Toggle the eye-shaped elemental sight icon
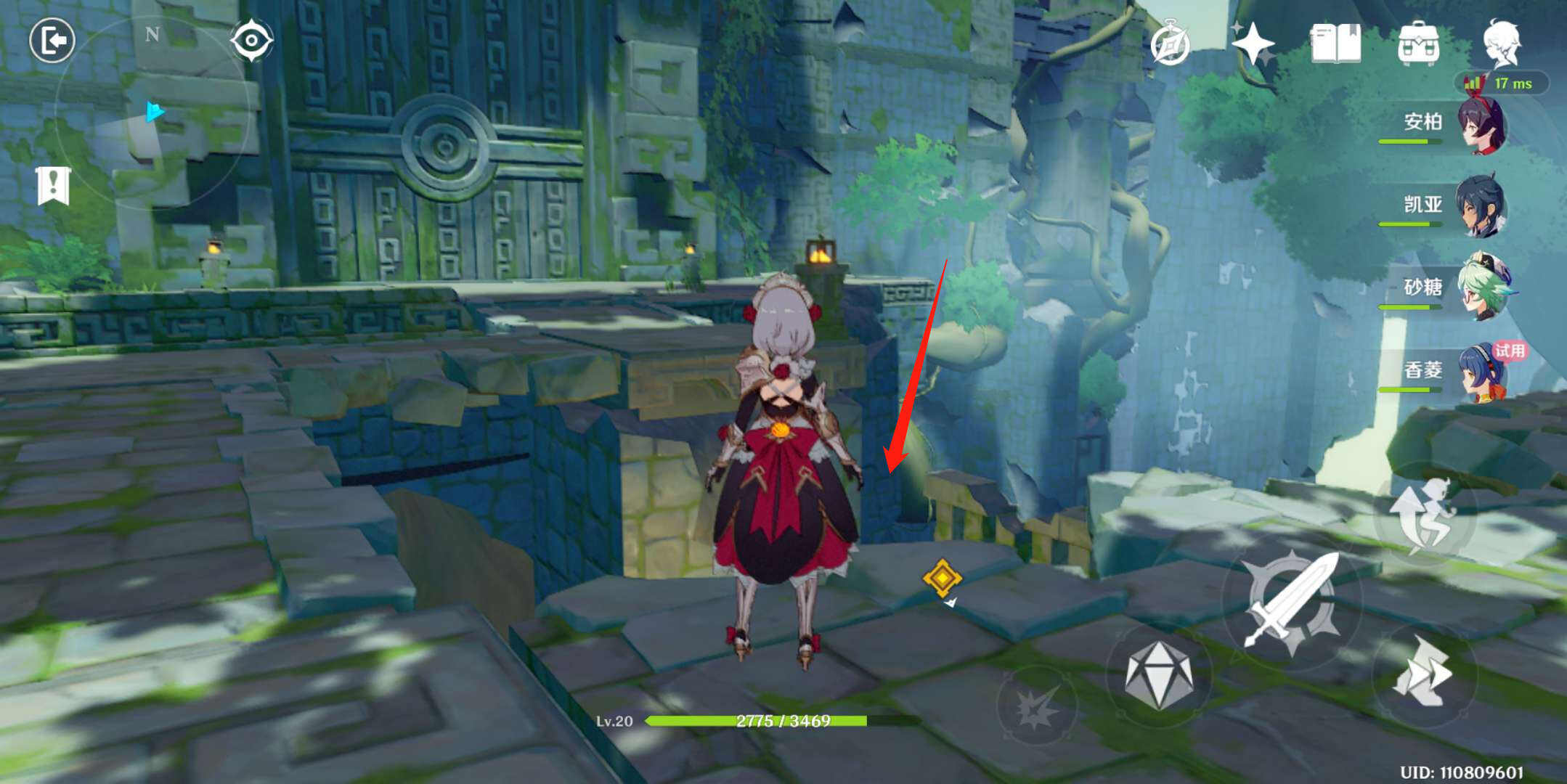Viewport: 1567px width, 784px height. coord(251,40)
